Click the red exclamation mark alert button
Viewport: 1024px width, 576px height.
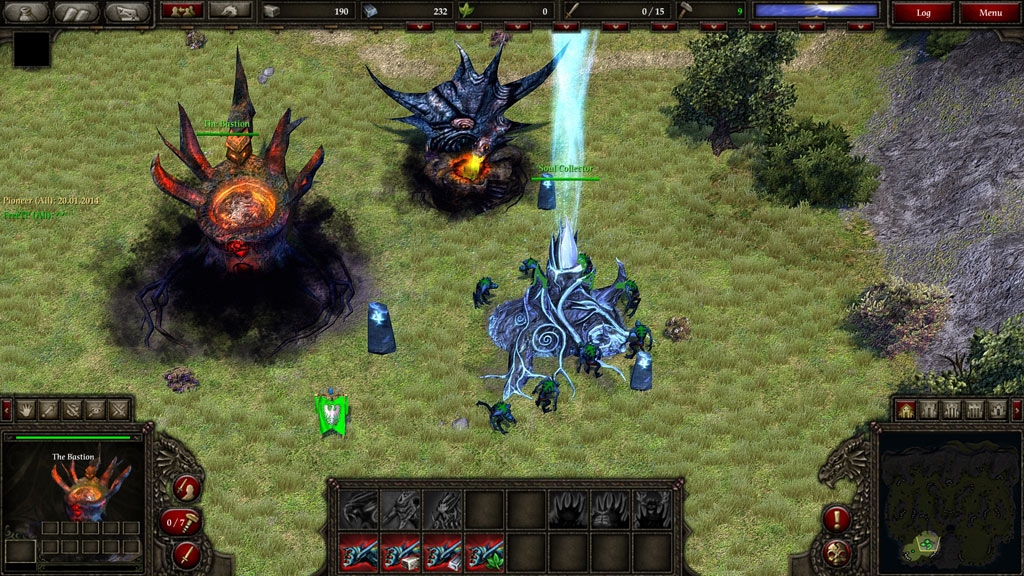[x=836, y=518]
